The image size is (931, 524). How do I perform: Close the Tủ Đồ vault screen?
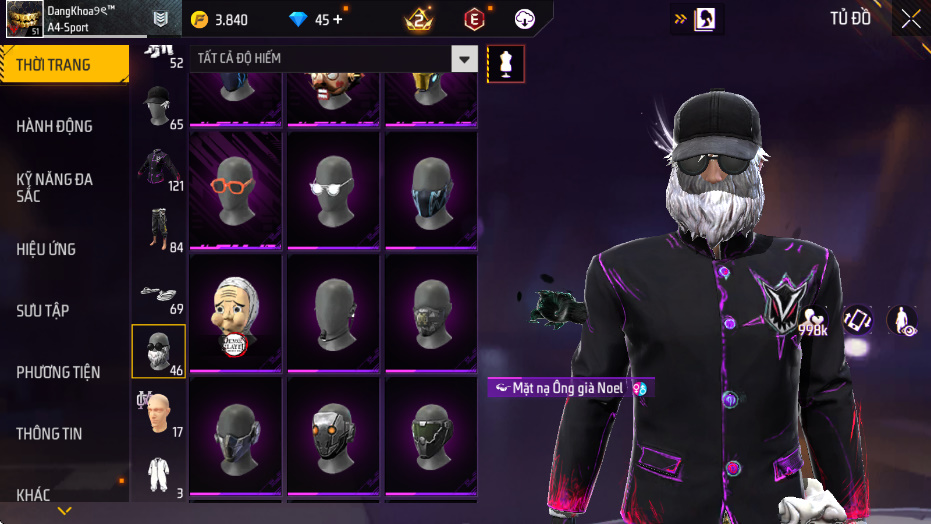[x=911, y=19]
